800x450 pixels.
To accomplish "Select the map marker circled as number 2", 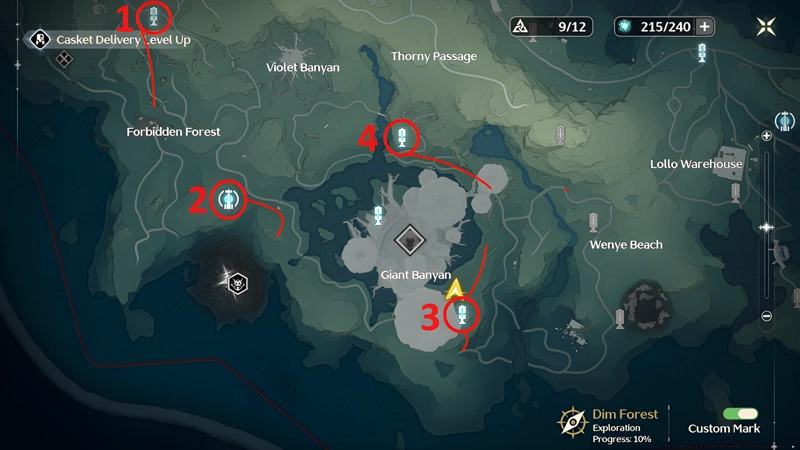I will pos(229,199).
